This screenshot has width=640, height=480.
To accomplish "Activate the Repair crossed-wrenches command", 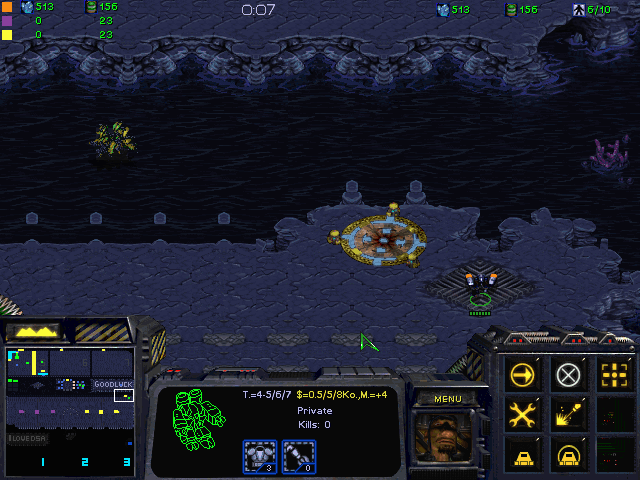I will pyautogui.click(x=523, y=413).
